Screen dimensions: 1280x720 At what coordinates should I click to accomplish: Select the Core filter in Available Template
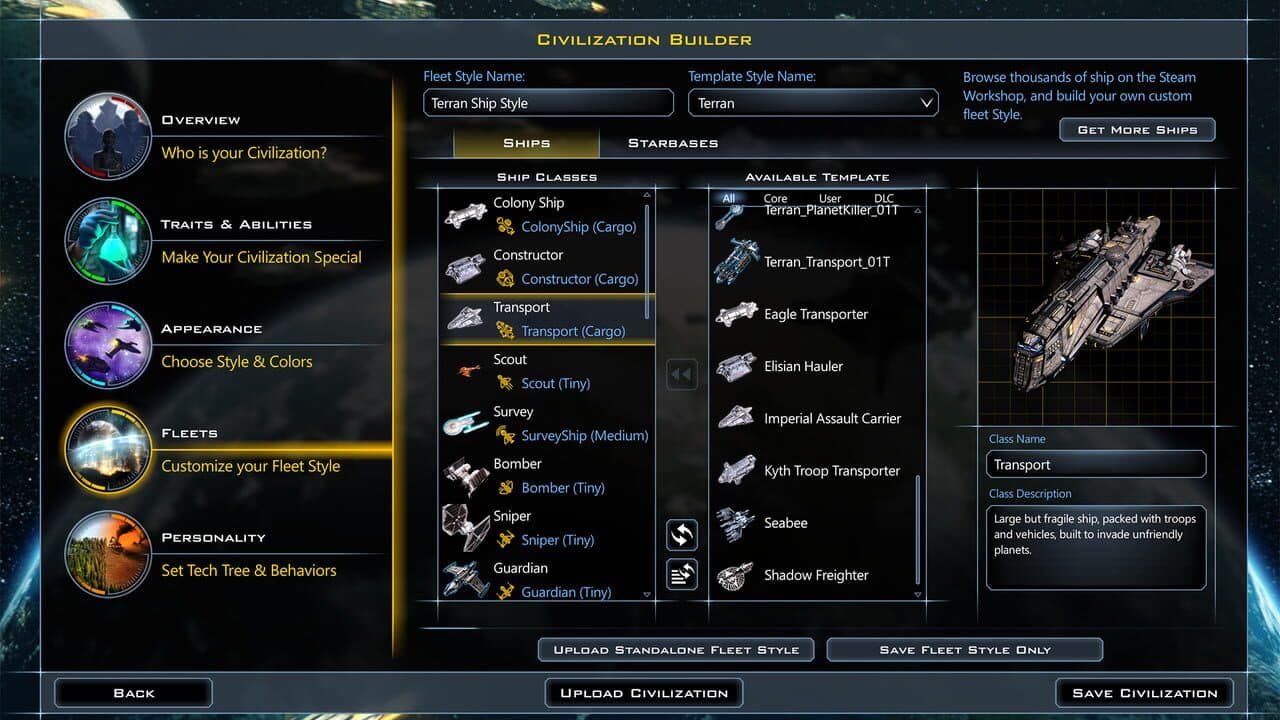point(775,198)
